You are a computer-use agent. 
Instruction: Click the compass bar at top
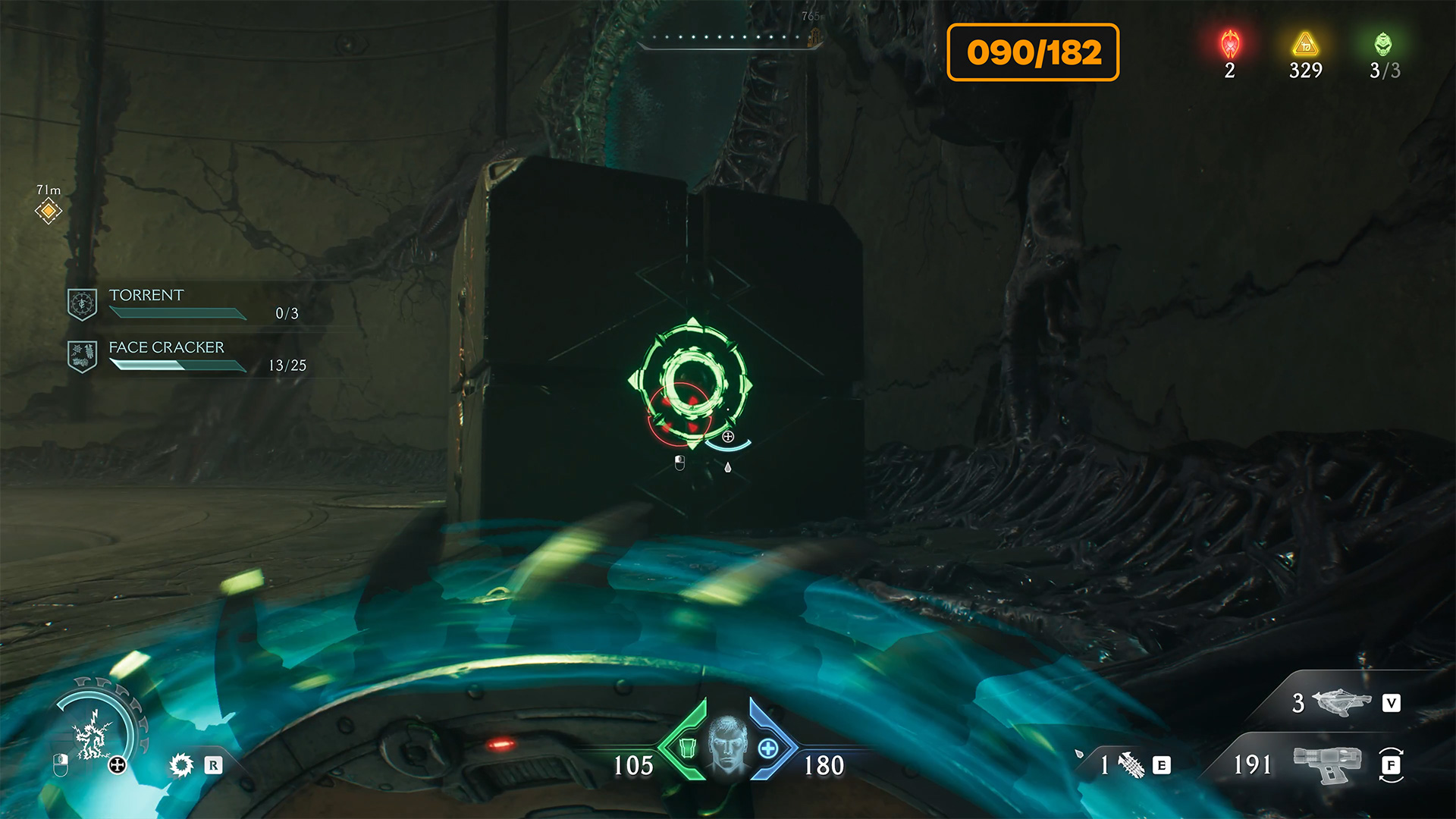point(728,38)
